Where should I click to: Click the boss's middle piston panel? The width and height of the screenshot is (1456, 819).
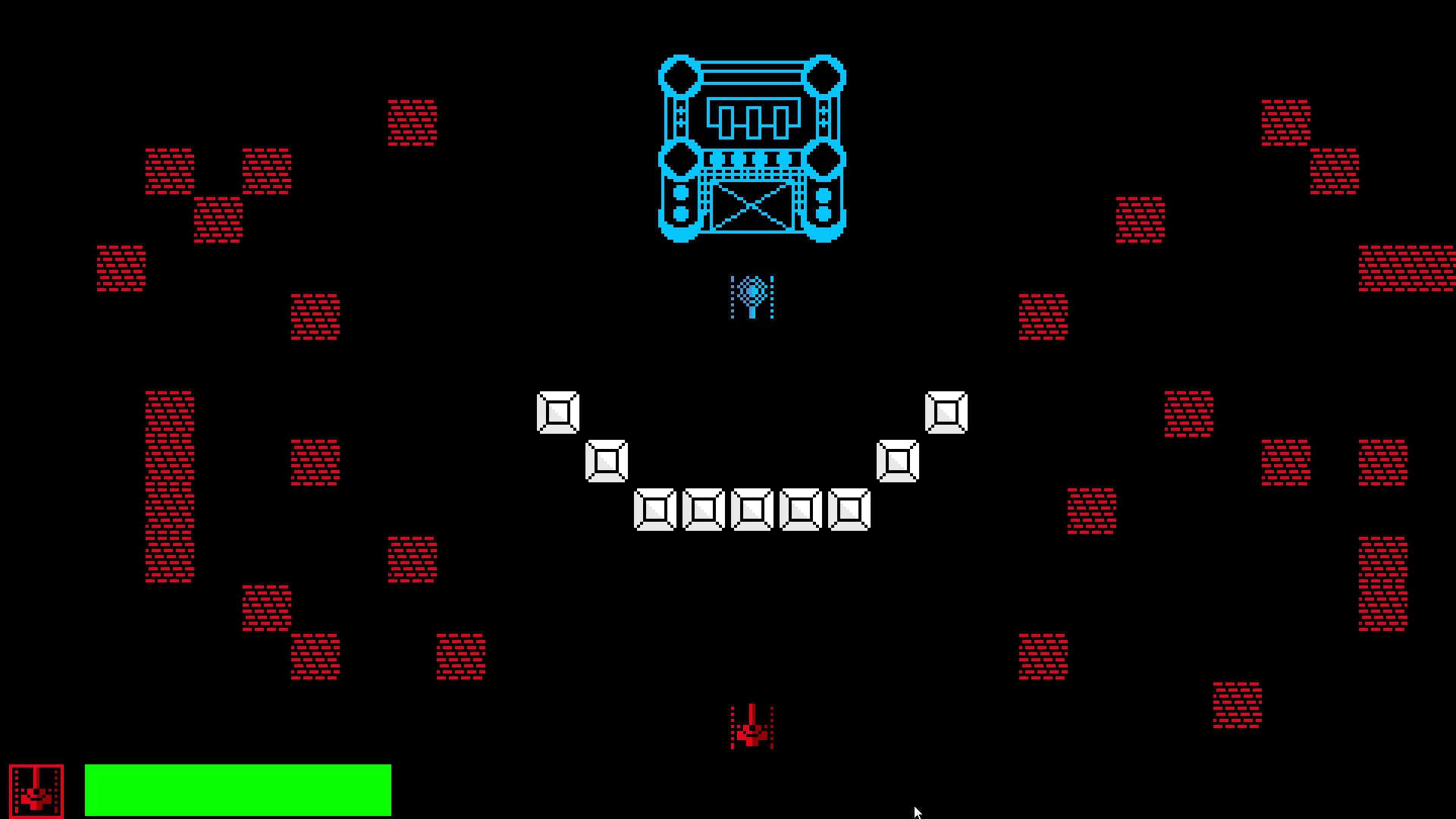752,118
